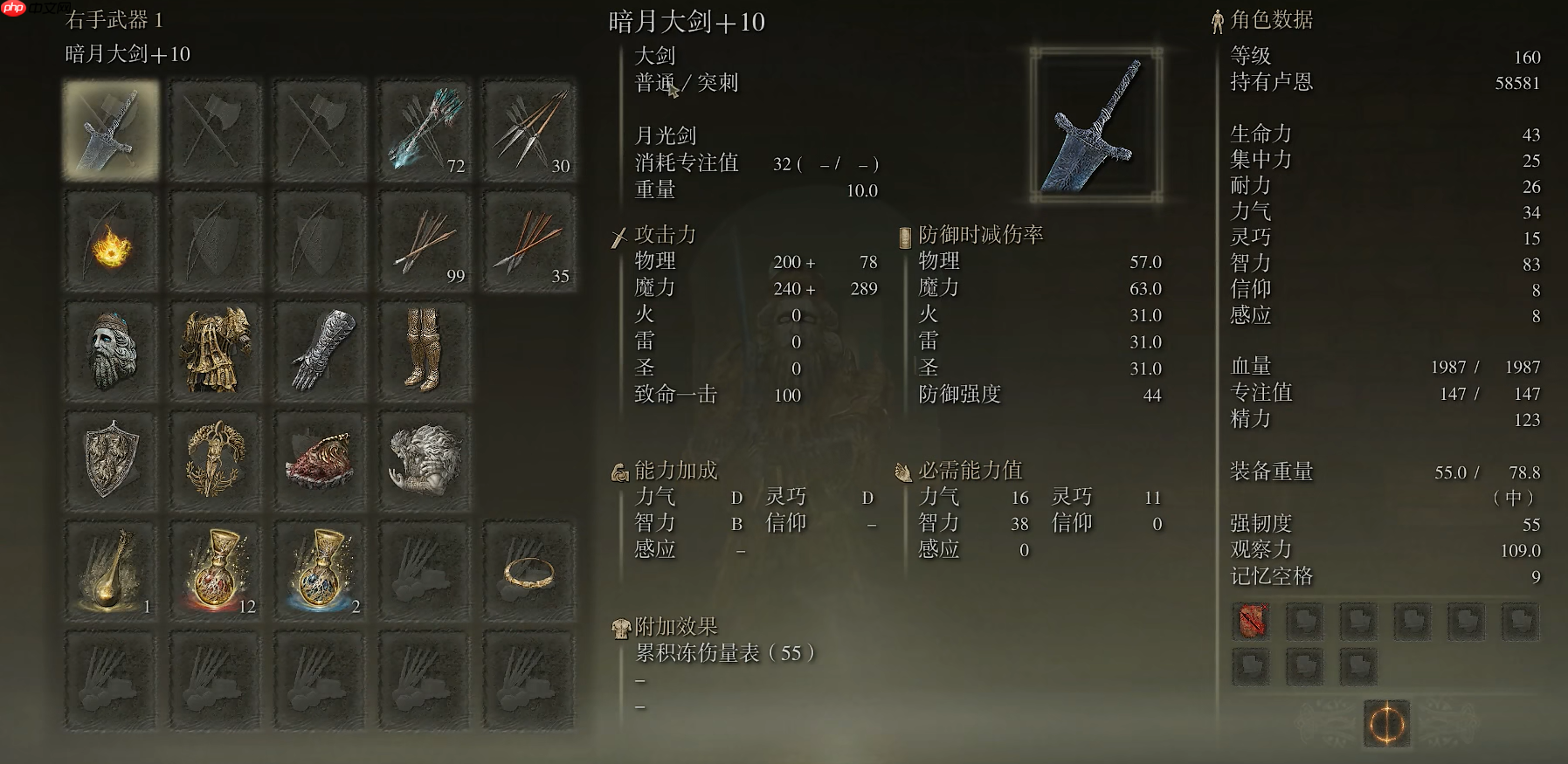The width and height of the screenshot is (1568, 764).
Task: Select the gauntlets slot
Action: [x=320, y=349]
